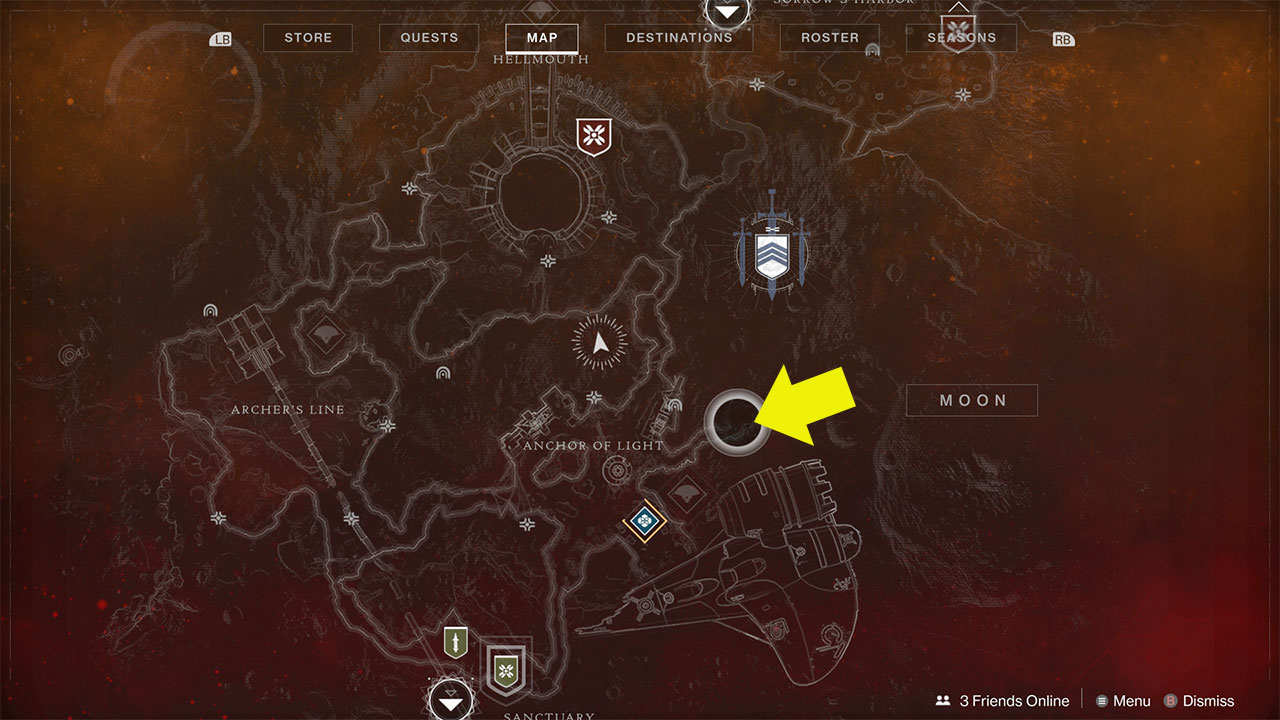The width and height of the screenshot is (1280, 720).
Task: Open the Store tab
Action: click(x=307, y=37)
